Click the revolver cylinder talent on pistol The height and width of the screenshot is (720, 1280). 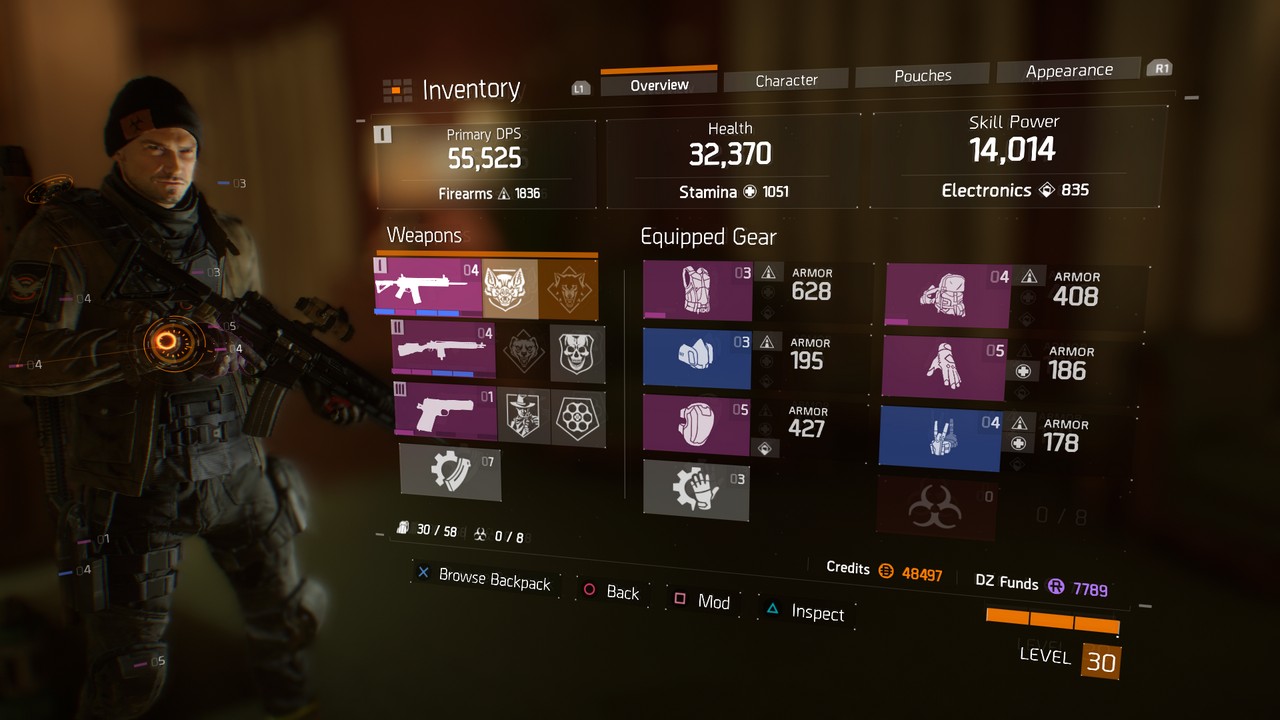pyautogui.click(x=578, y=416)
